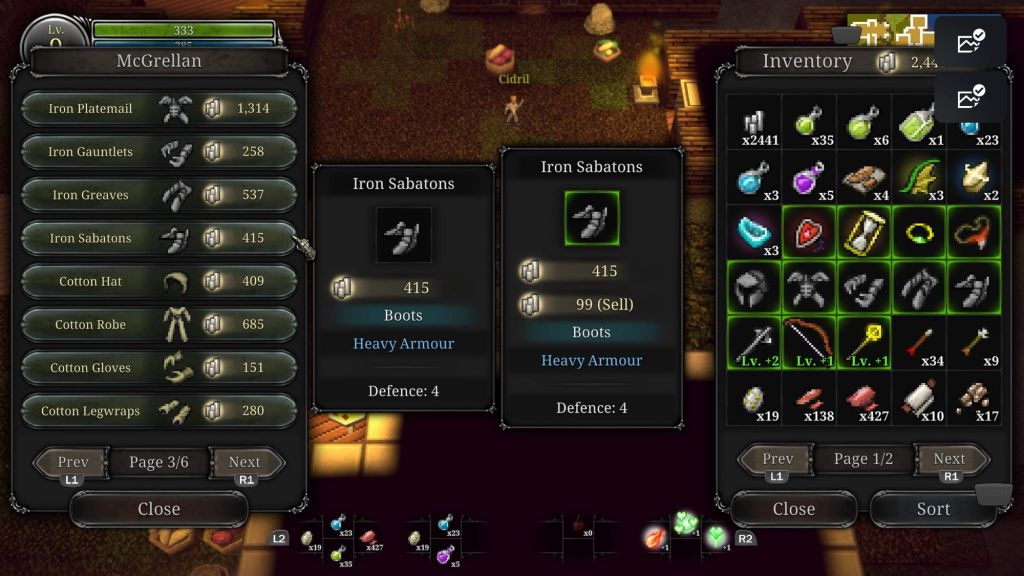The image size is (1024, 576).
Task: Show the previous inventory page
Action: tap(777, 459)
